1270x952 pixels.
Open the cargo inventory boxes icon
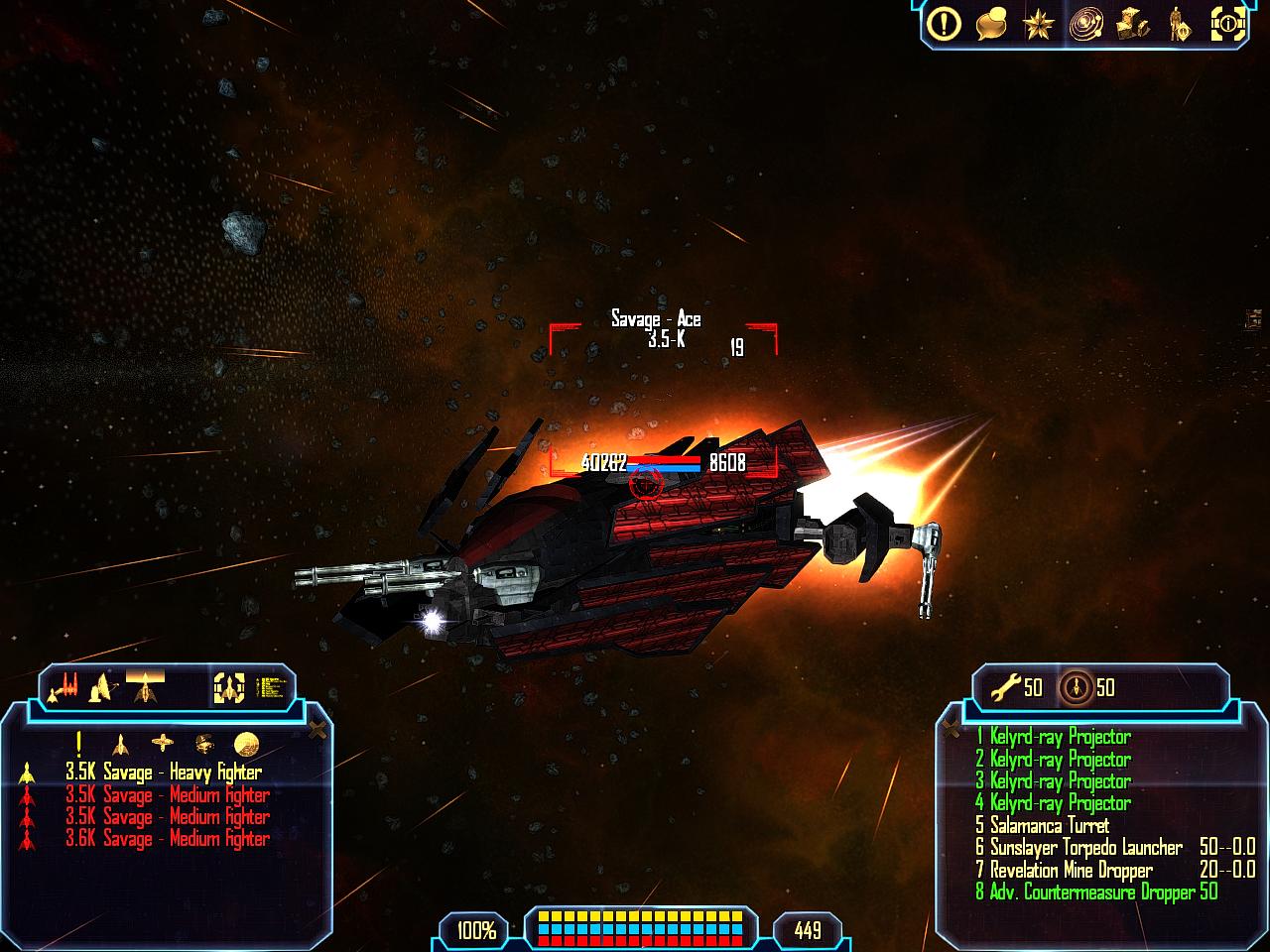(1132, 24)
